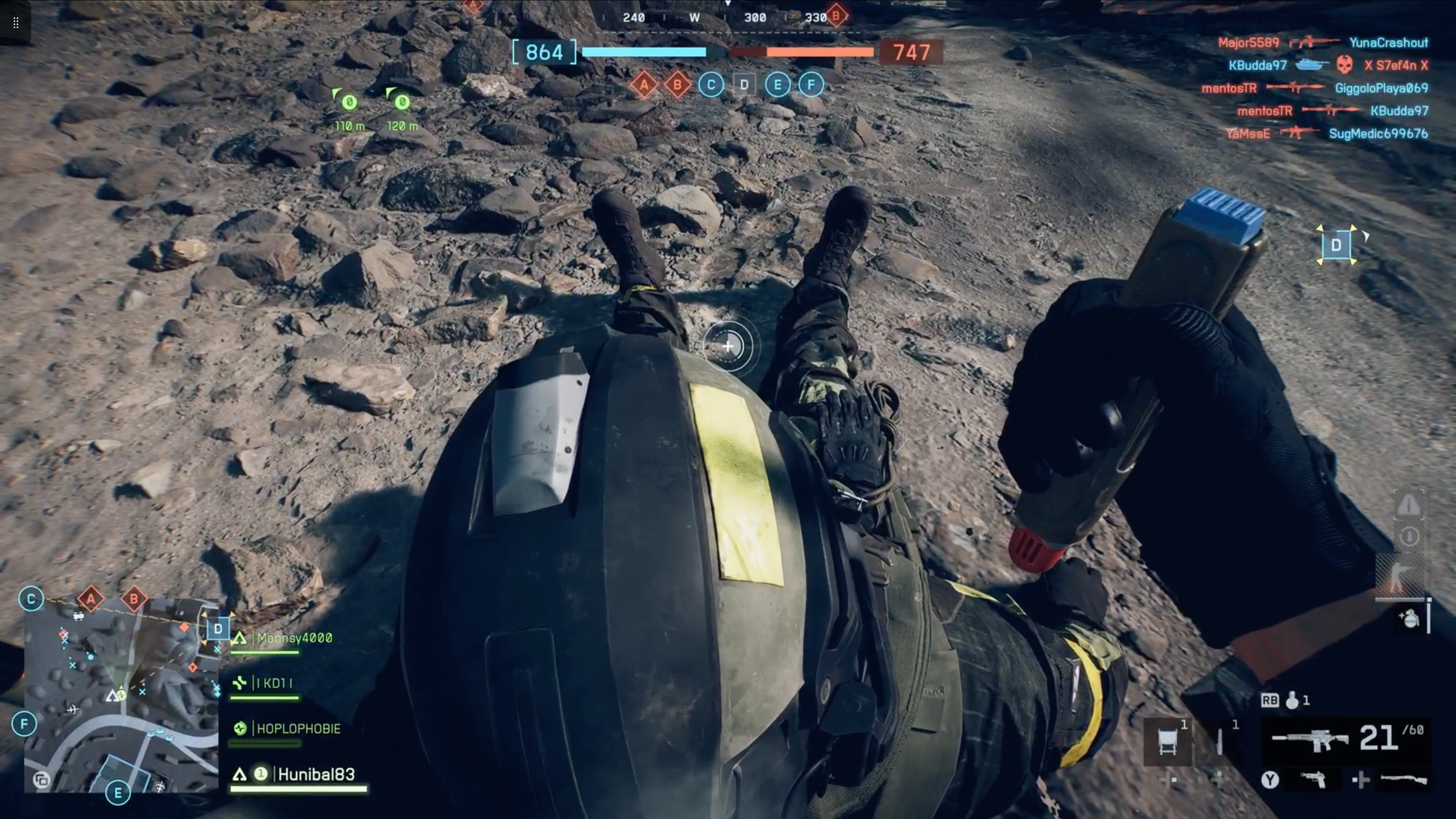Select the primary assault rifle icon
The image size is (1456, 819).
1310,740
